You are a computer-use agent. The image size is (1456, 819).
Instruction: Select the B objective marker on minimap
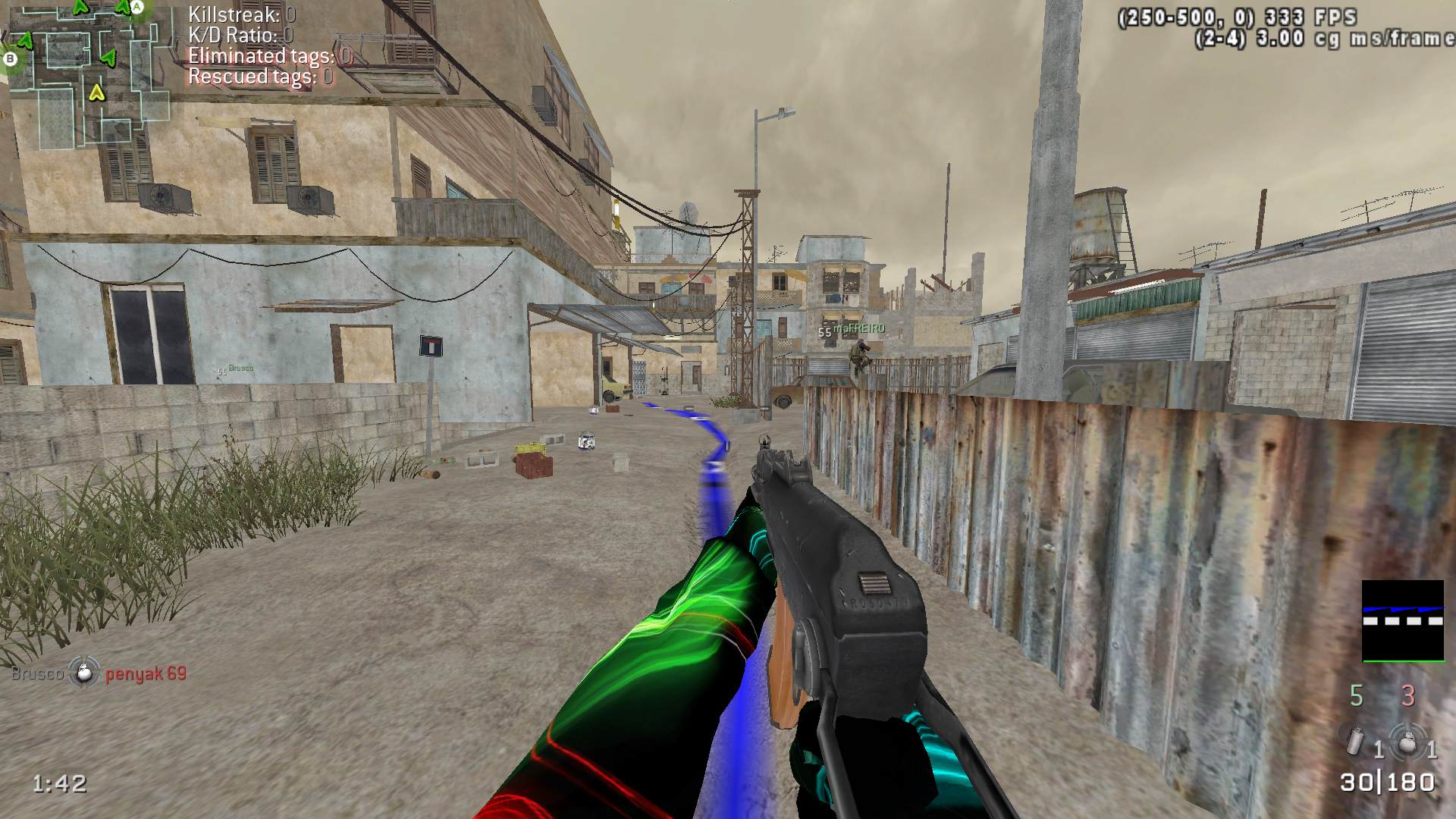click(11, 58)
